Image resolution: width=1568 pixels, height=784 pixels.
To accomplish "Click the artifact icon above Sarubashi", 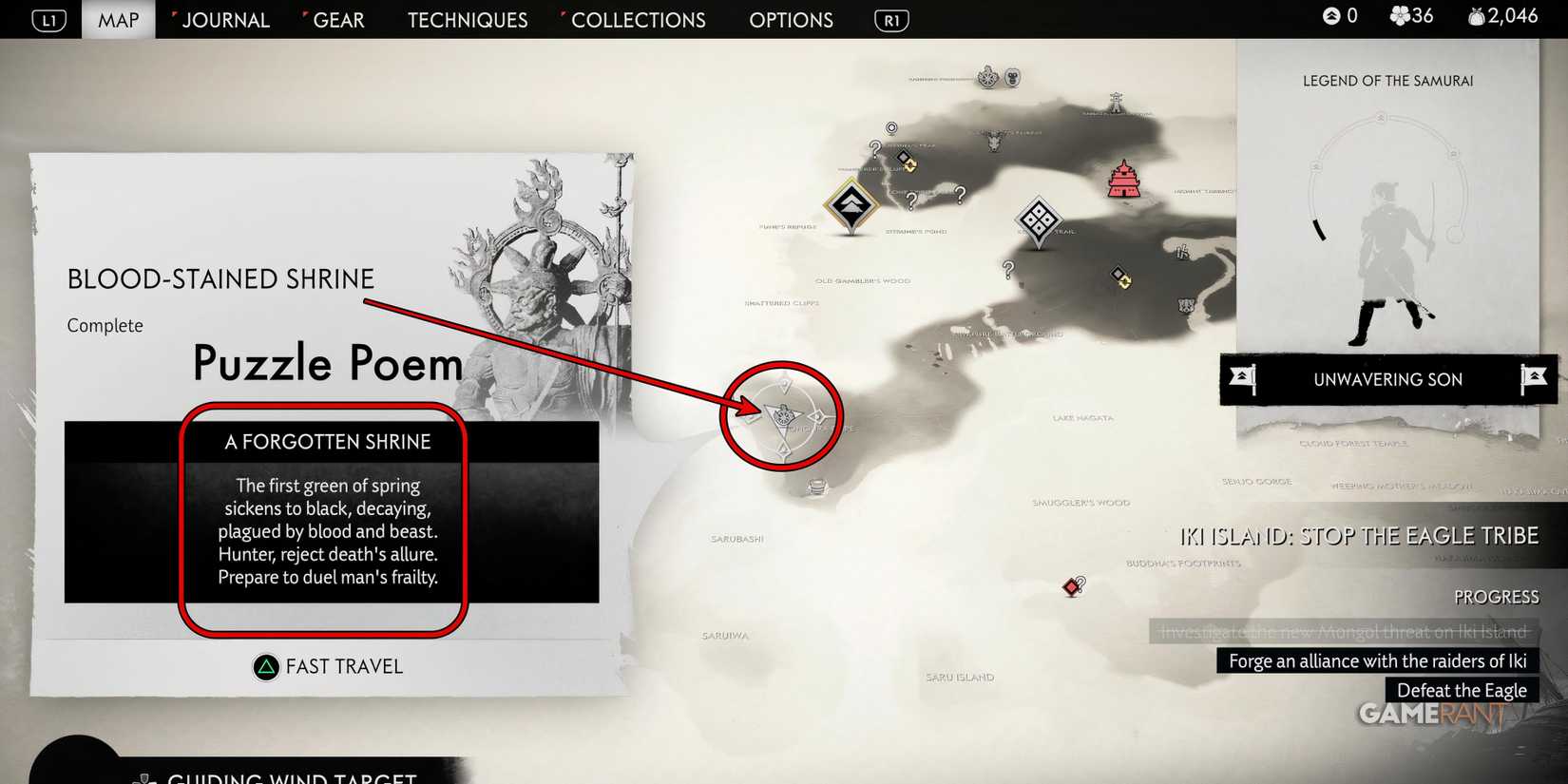I will [x=817, y=487].
